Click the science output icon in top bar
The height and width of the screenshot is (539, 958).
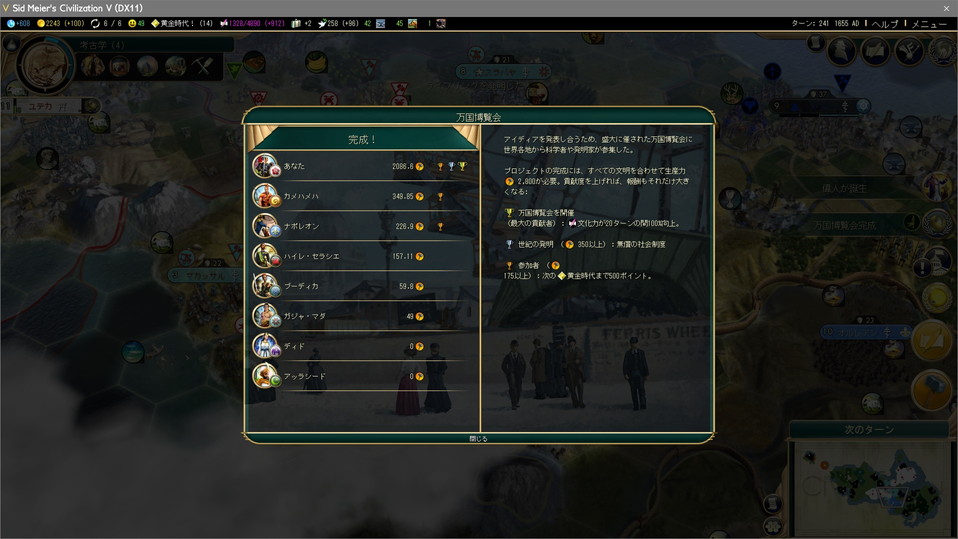[x=18, y=24]
